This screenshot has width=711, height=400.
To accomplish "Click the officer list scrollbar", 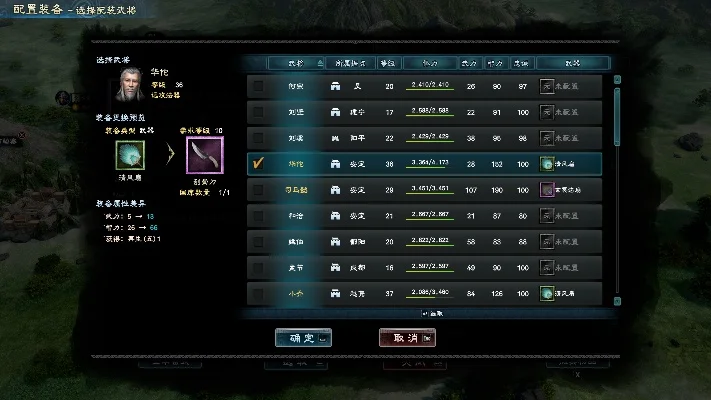I will point(616,190).
